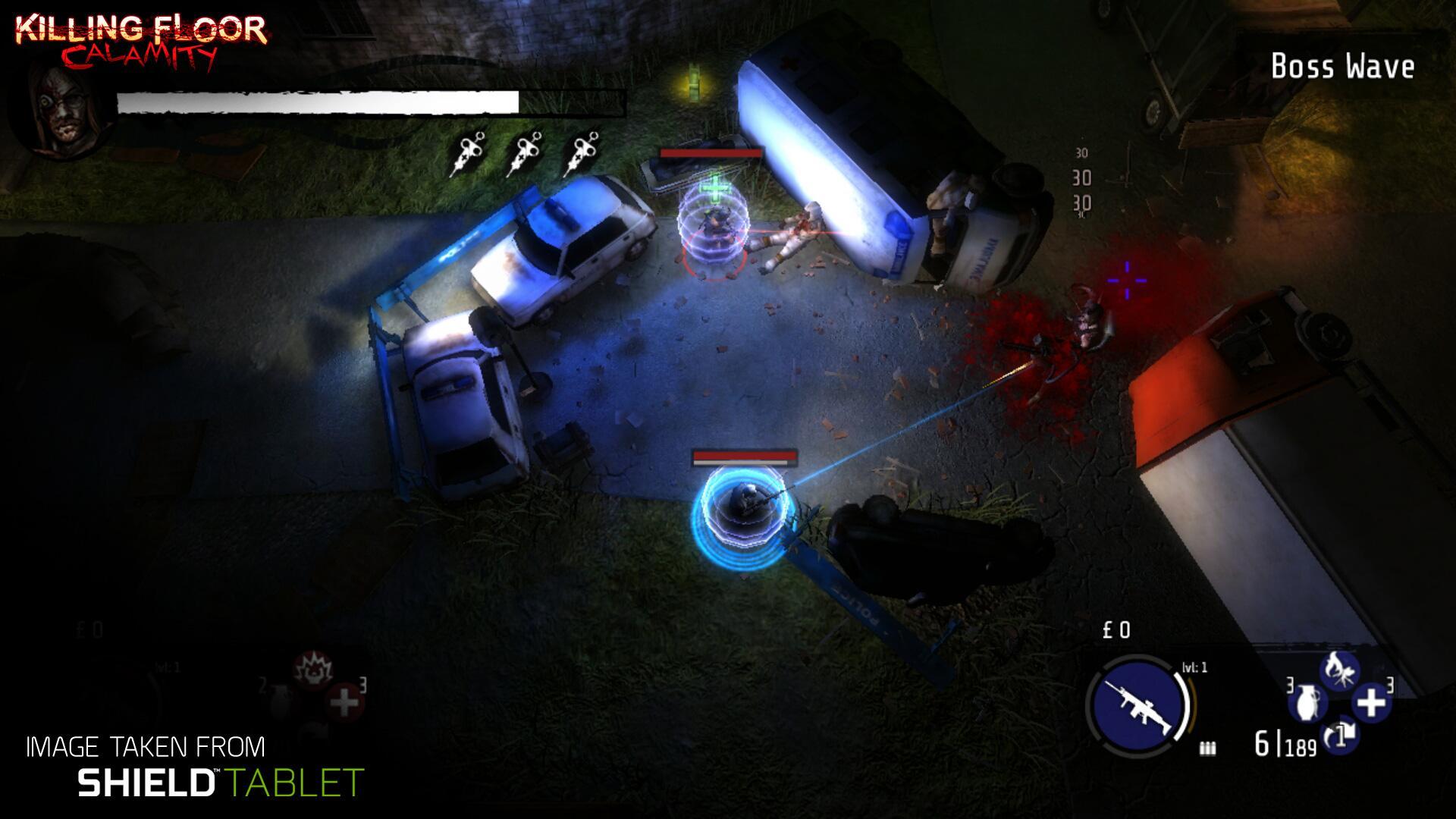Activate the reload flag icon beside 6|189
Screen dimensions: 1456x819
click(x=1341, y=736)
